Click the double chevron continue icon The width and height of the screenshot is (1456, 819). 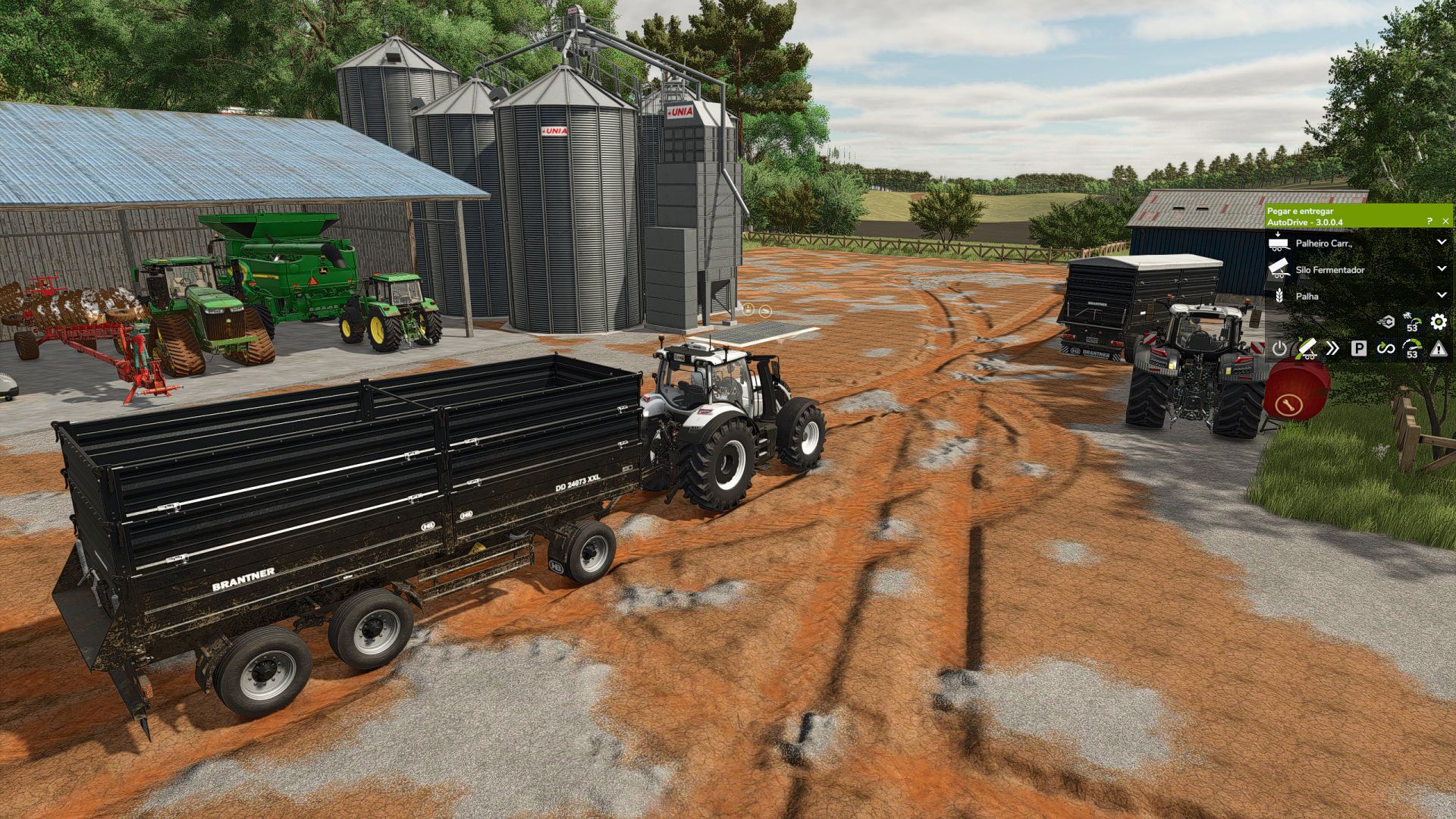tap(1332, 349)
